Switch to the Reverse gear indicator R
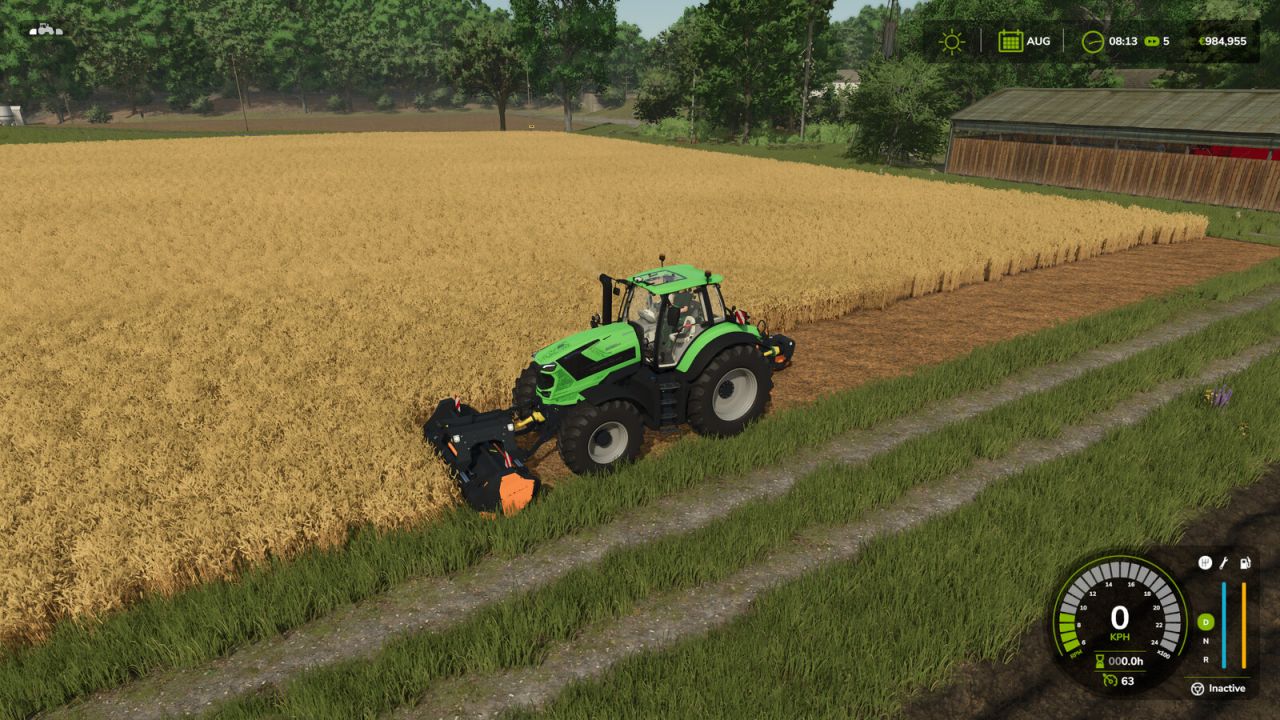Screen dimensions: 1280x720 pyautogui.click(x=1205, y=658)
